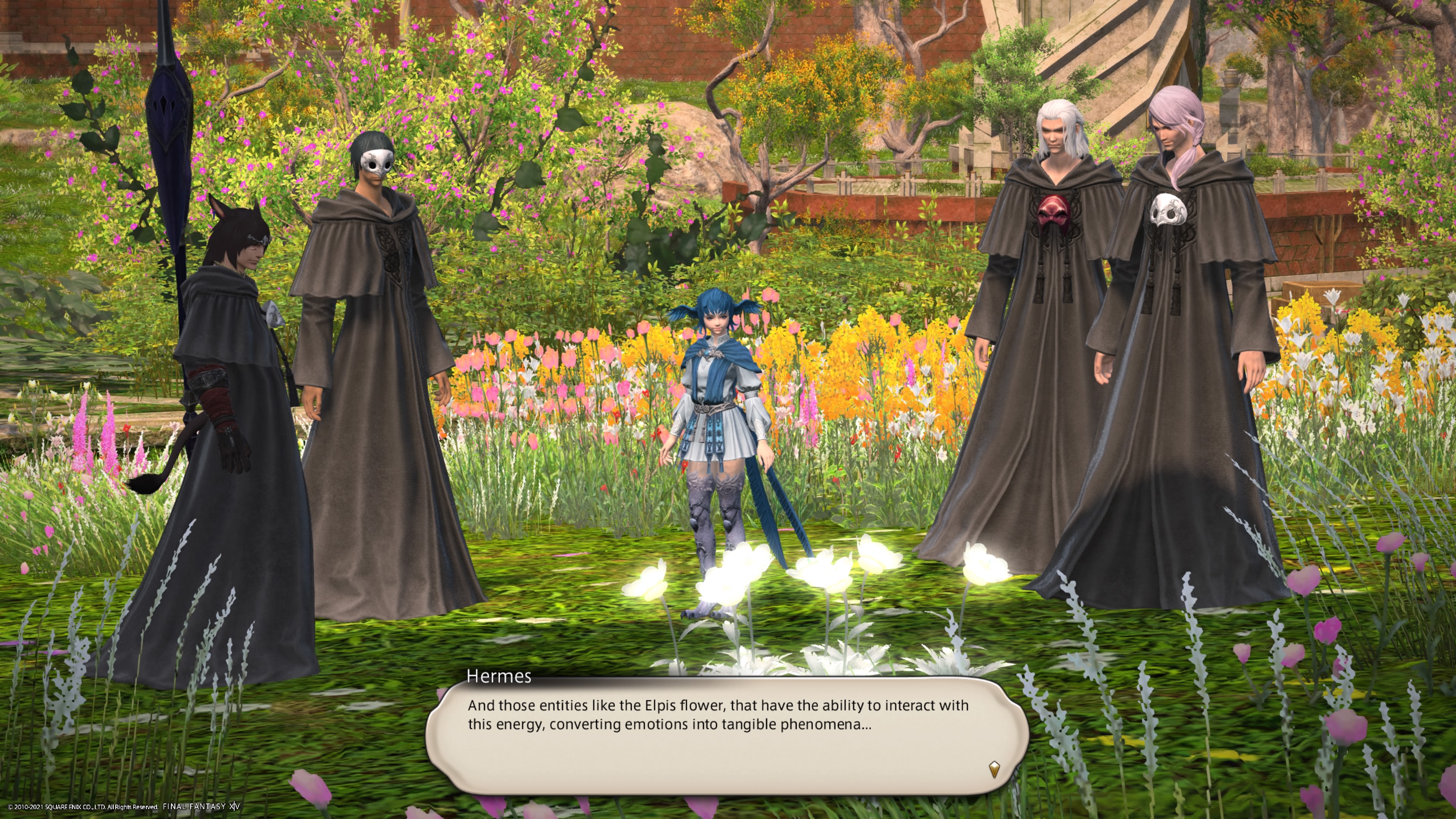Advance Hermes's dialogue using the gold arrow
This screenshot has height=819, width=1456.
pos(994,769)
